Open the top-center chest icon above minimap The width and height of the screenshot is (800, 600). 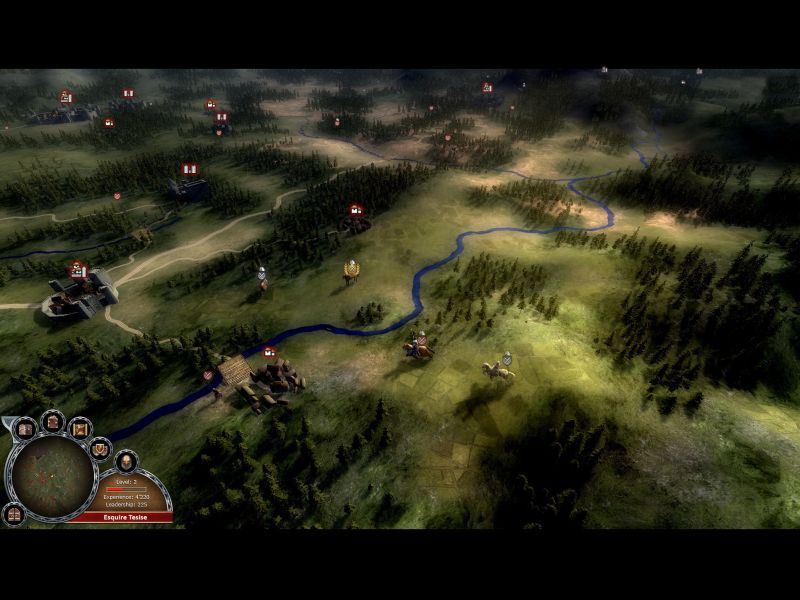(53, 421)
